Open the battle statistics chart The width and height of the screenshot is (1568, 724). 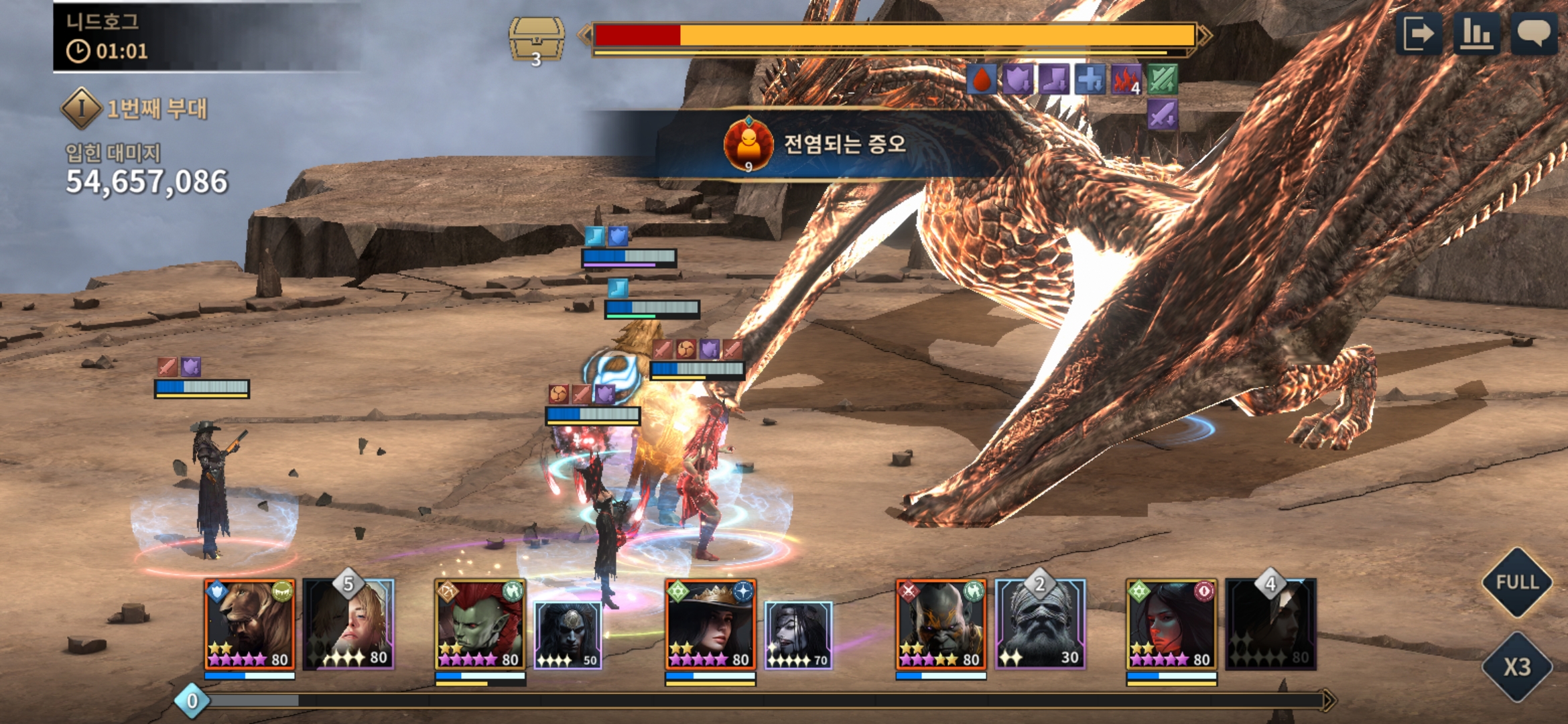[1476, 34]
